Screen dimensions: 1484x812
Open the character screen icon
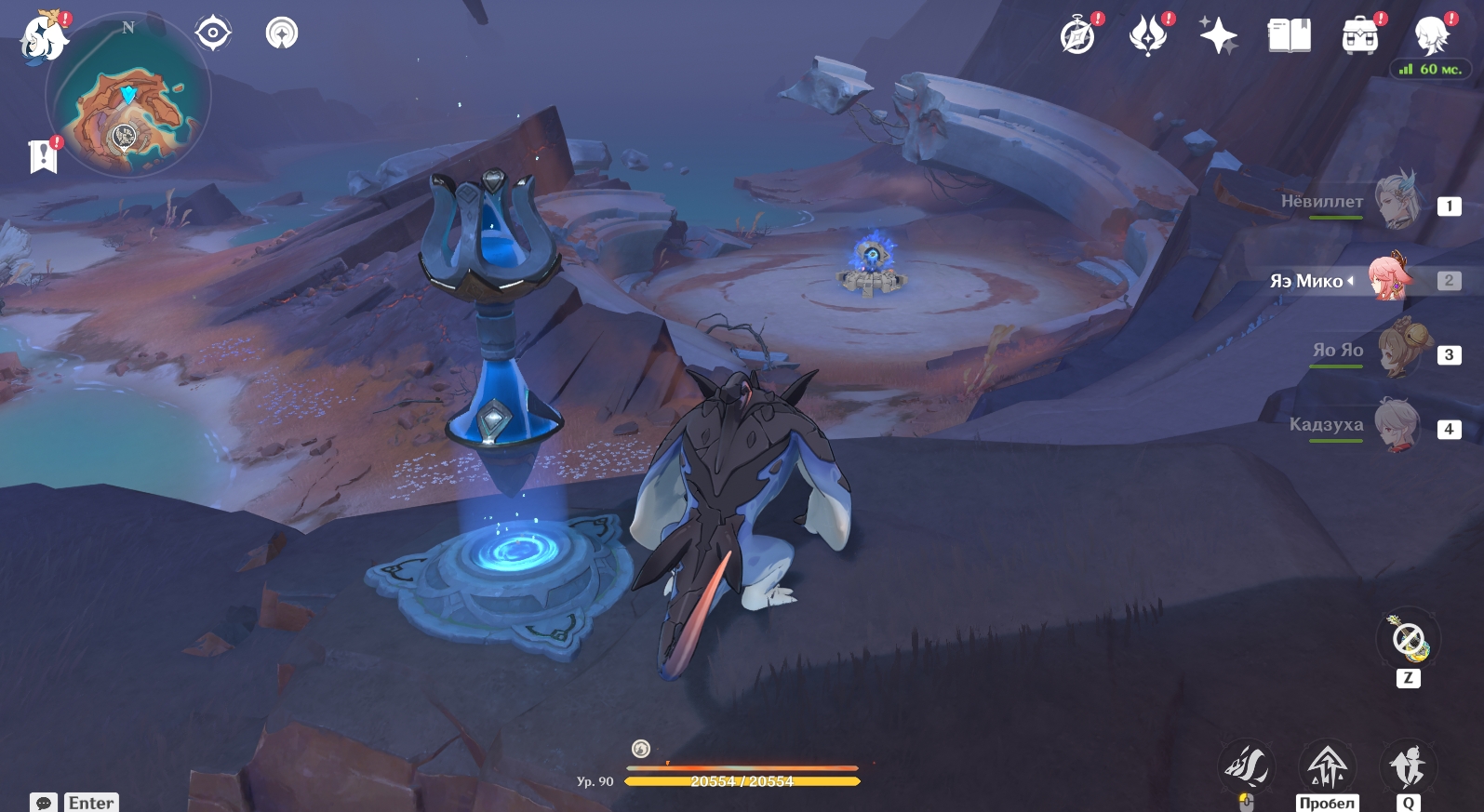click(x=1430, y=36)
